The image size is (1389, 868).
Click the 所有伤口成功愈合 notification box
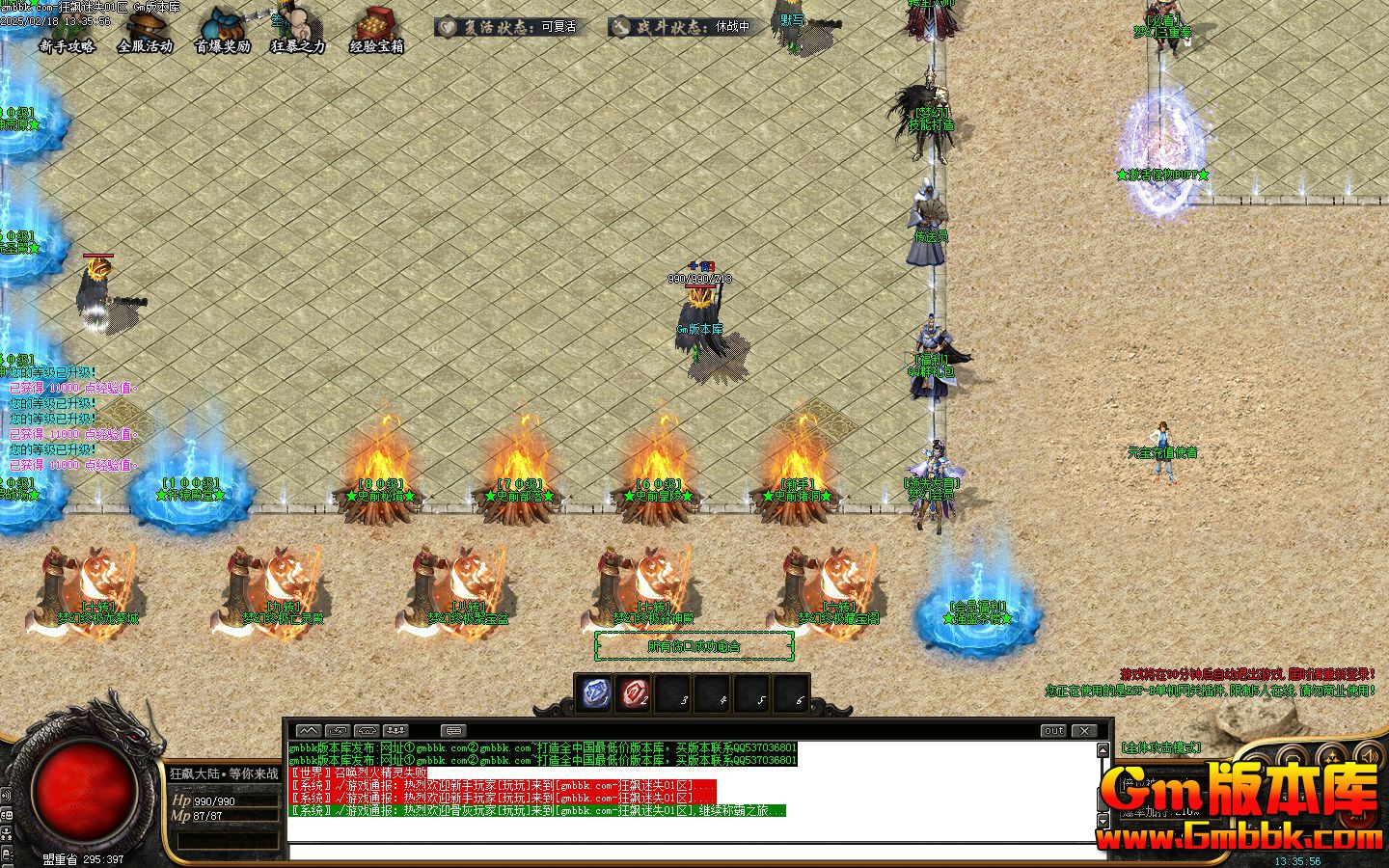tap(694, 646)
